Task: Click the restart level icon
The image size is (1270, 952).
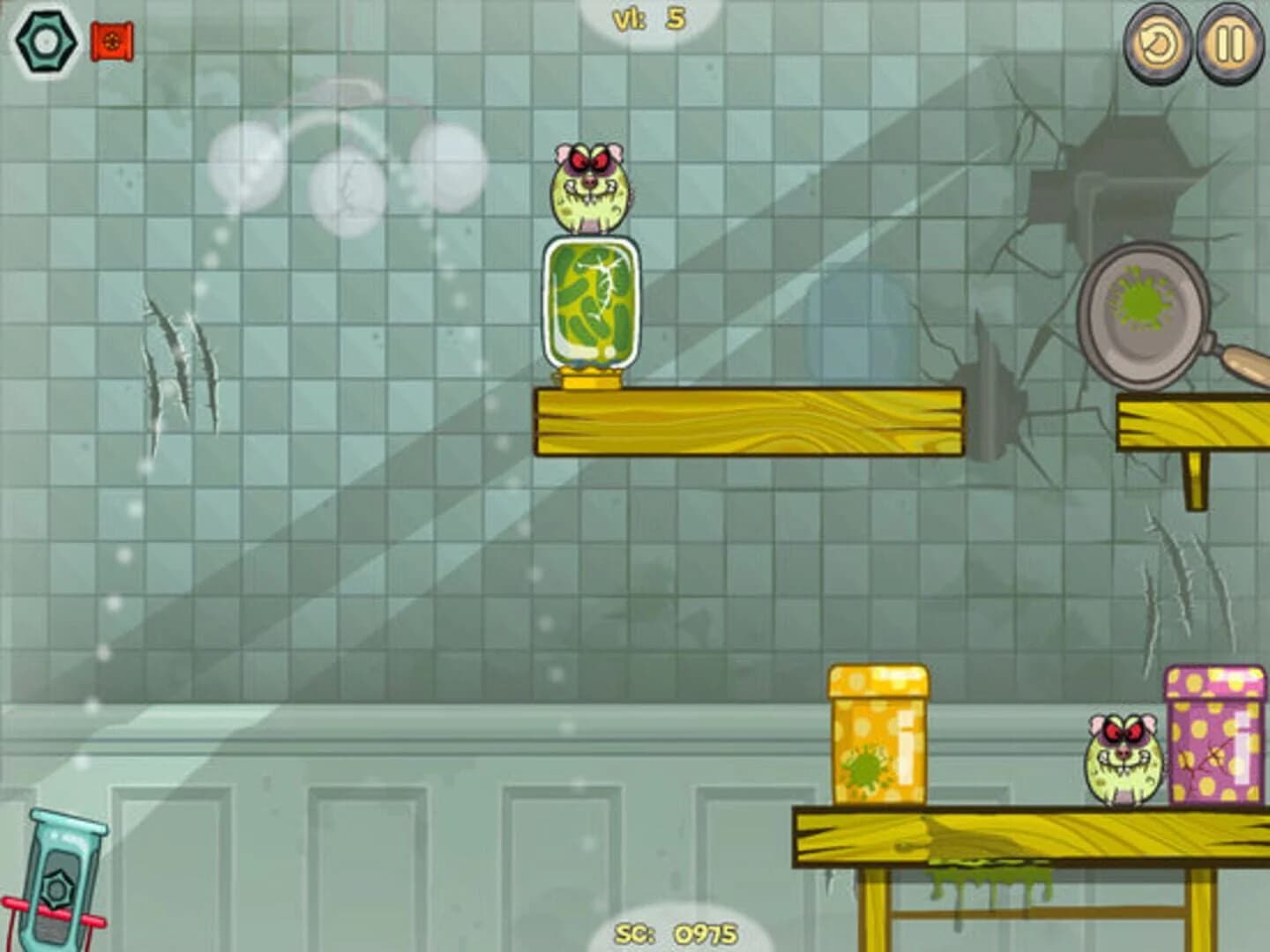Action: pos(1159,43)
